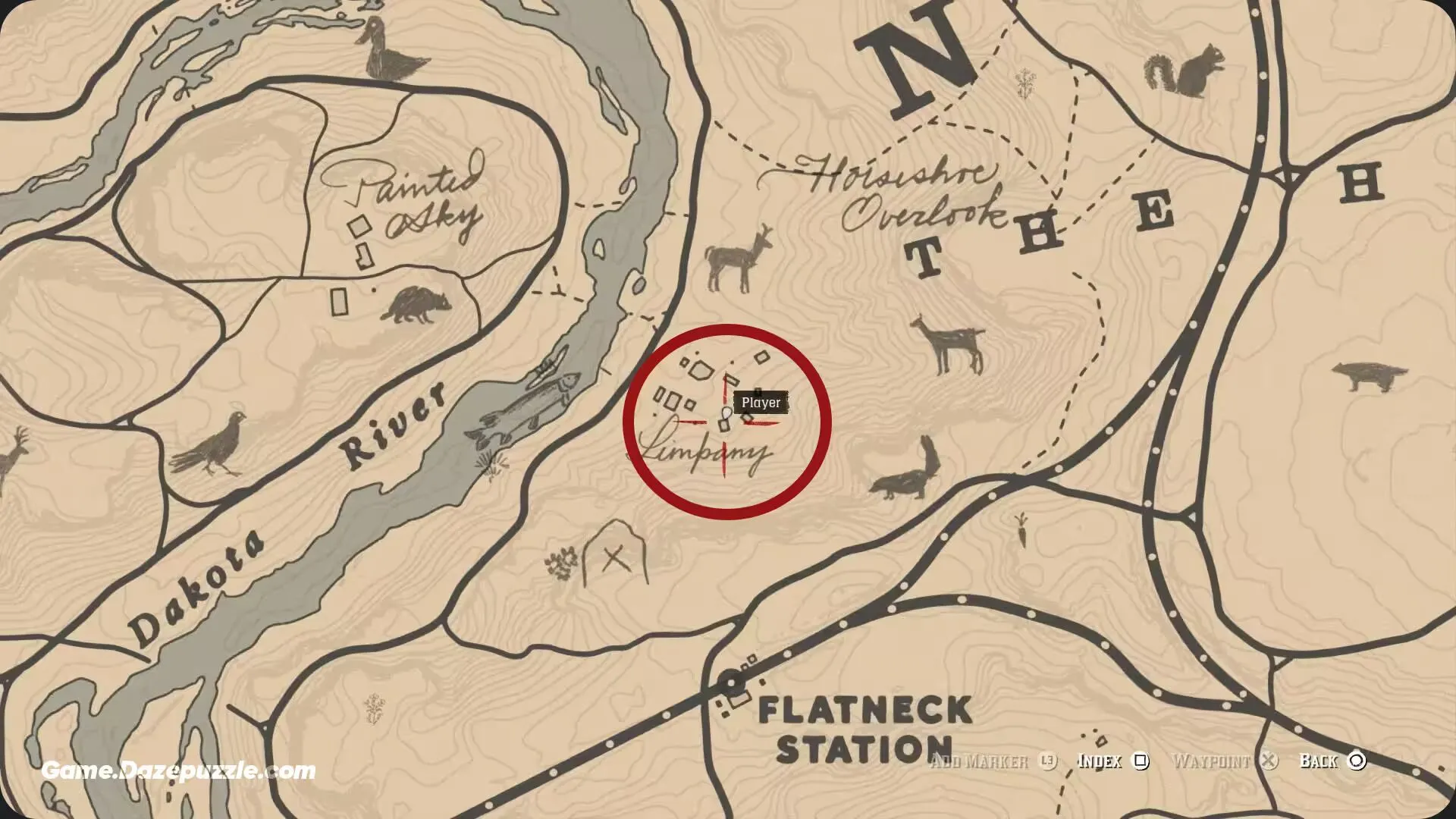Click the small plant sprig icon near the bottom right

point(1021,531)
